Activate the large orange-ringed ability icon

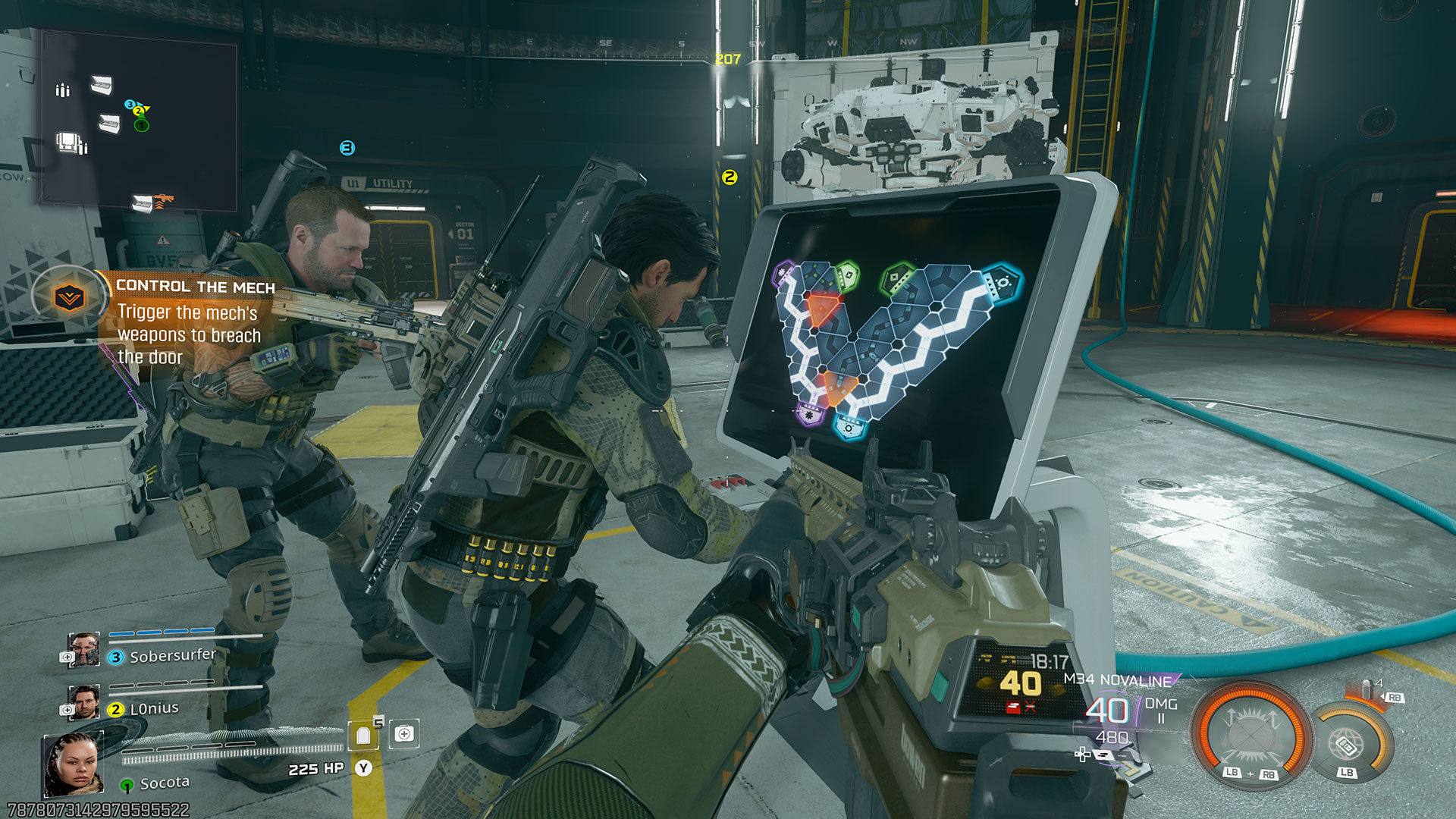coord(1250,733)
